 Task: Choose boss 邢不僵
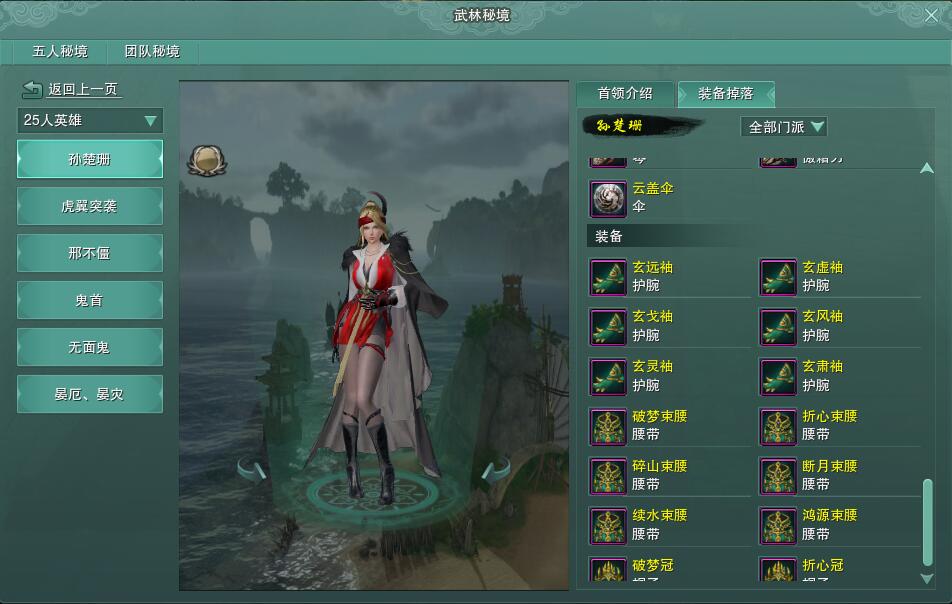(x=90, y=253)
